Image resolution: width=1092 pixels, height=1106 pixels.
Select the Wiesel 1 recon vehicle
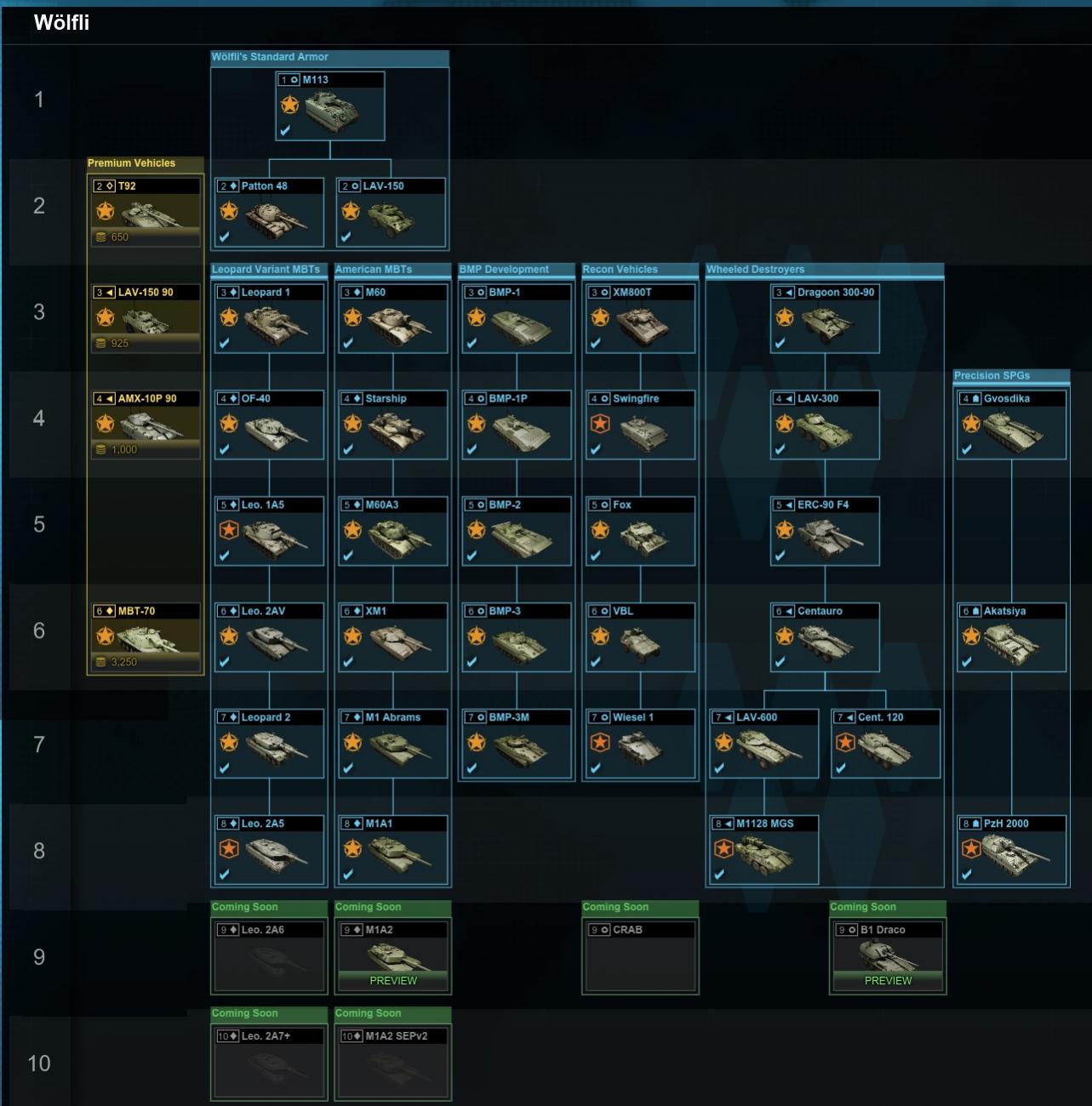pos(639,744)
